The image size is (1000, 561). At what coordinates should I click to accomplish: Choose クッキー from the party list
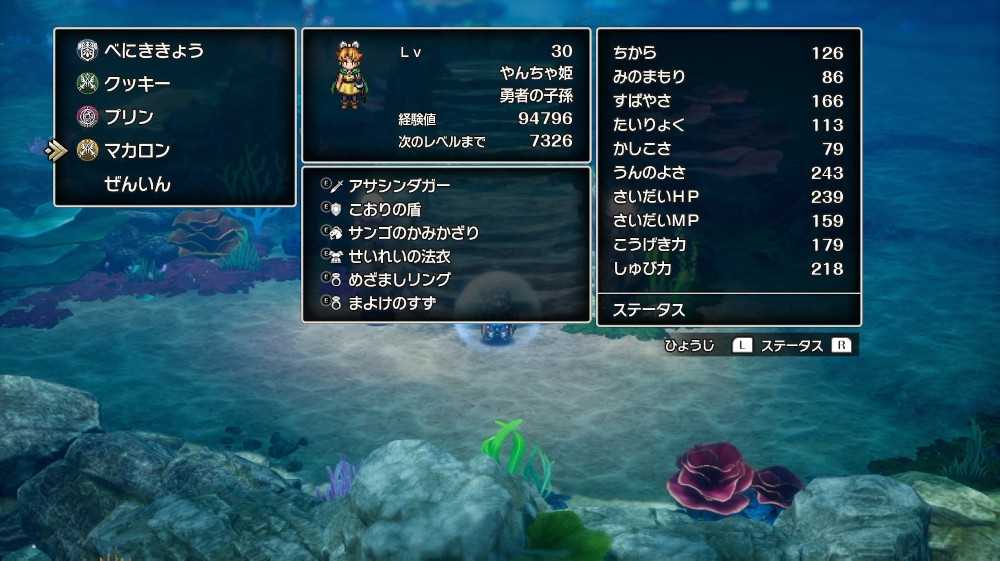click(137, 84)
